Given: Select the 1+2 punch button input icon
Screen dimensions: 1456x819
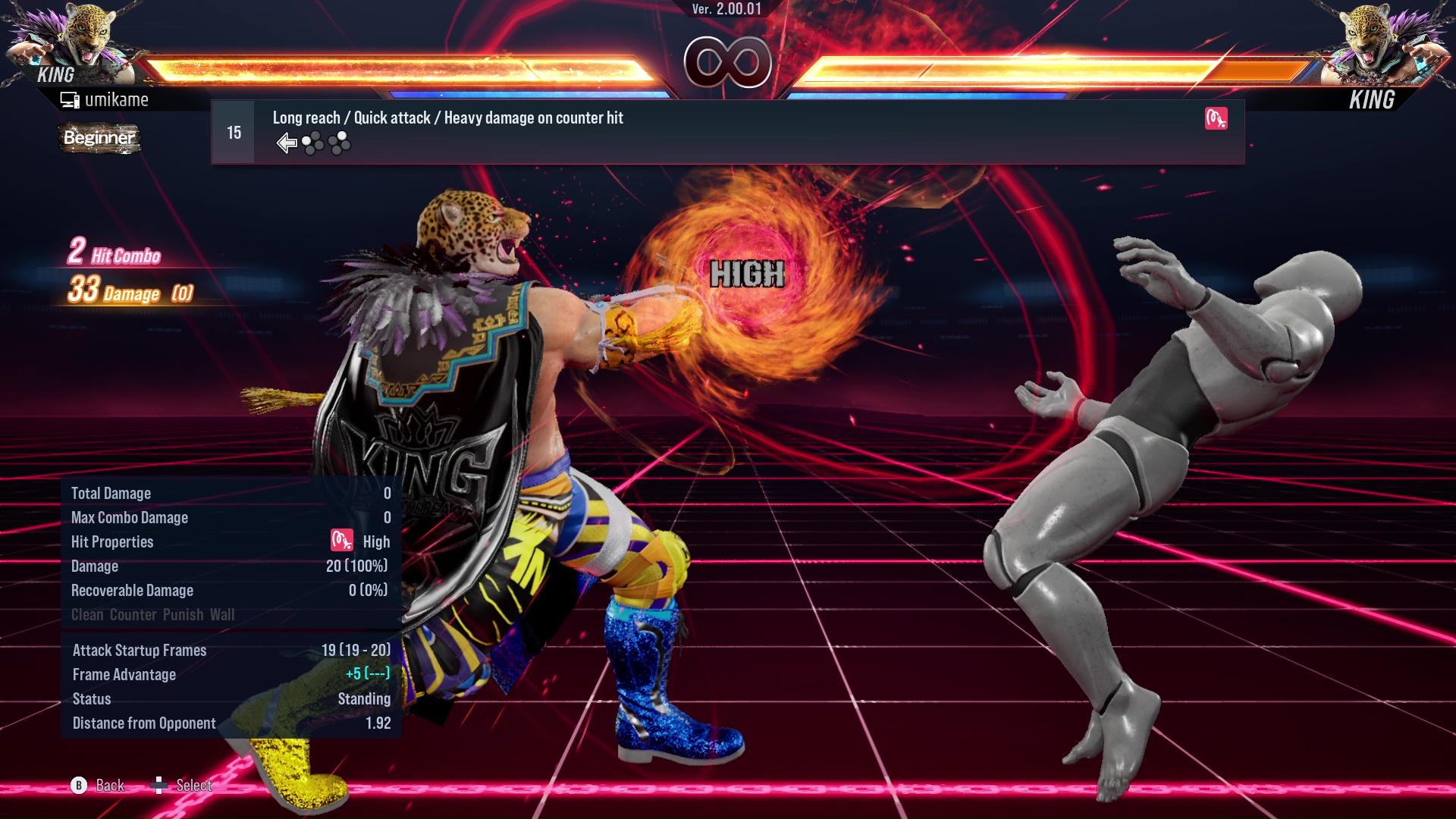Looking at the screenshot, I should pyautogui.click(x=312, y=143).
